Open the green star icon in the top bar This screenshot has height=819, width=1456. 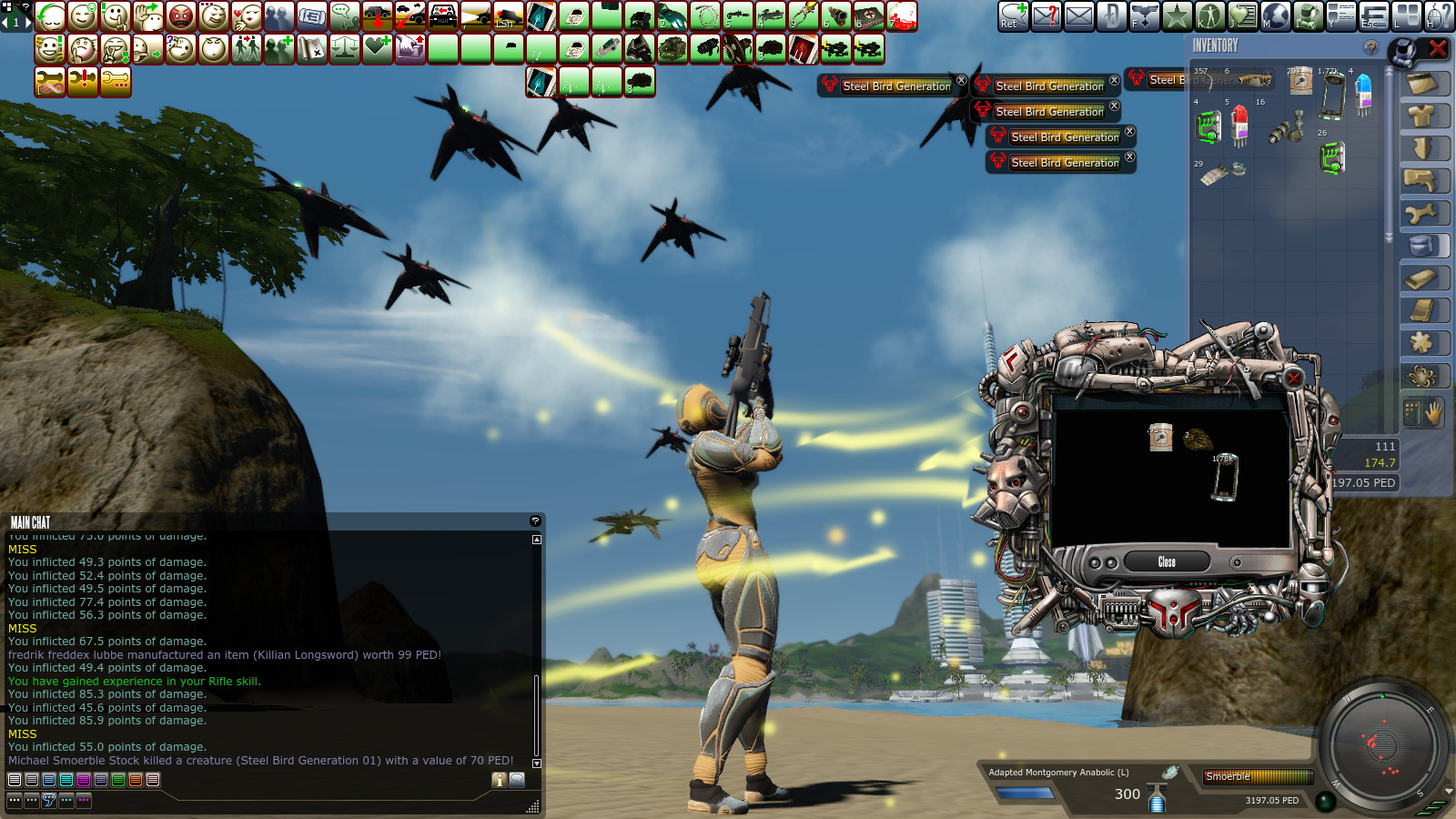[1177, 16]
